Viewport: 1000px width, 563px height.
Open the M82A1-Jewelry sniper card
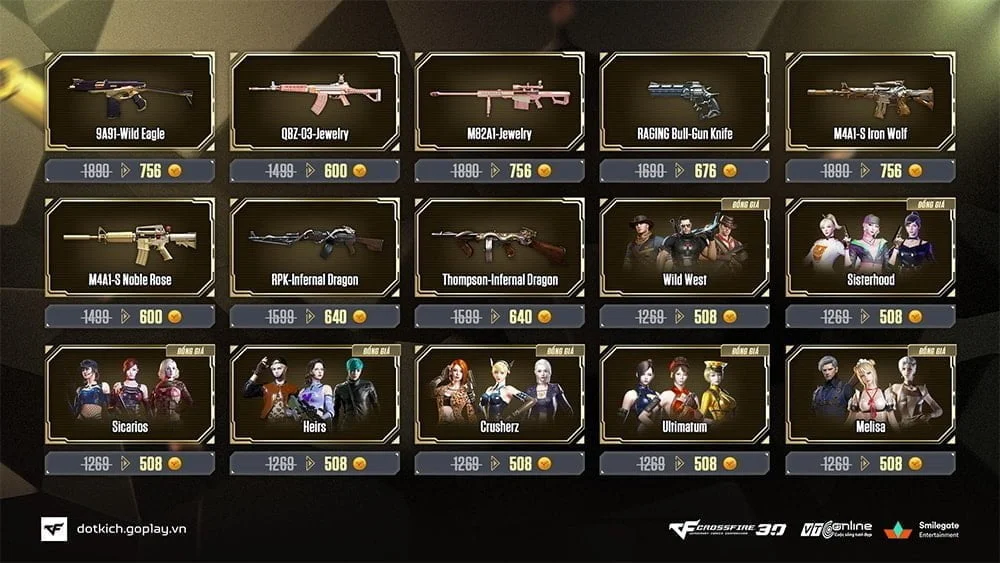click(499, 101)
